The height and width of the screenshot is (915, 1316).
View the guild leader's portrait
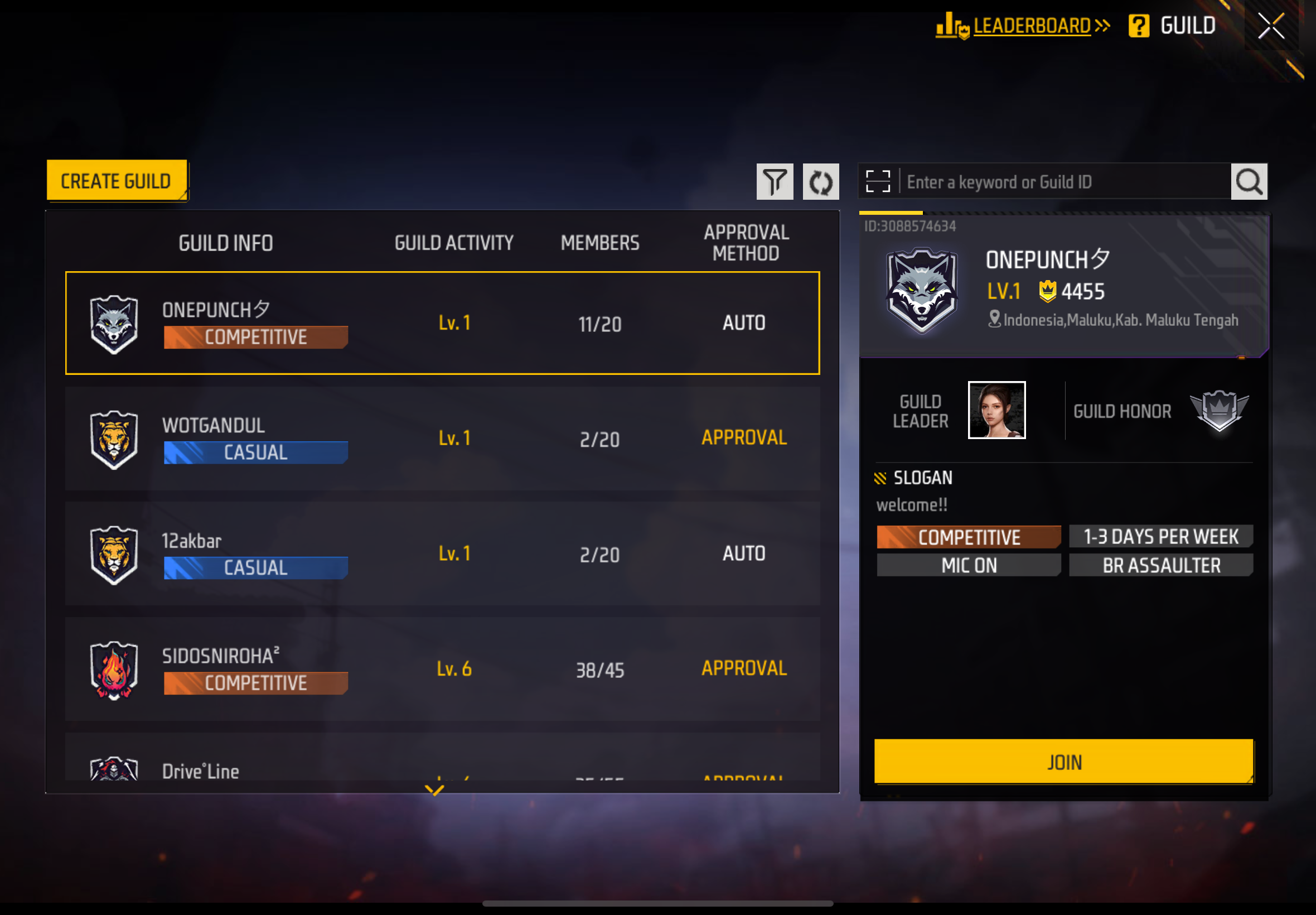996,410
